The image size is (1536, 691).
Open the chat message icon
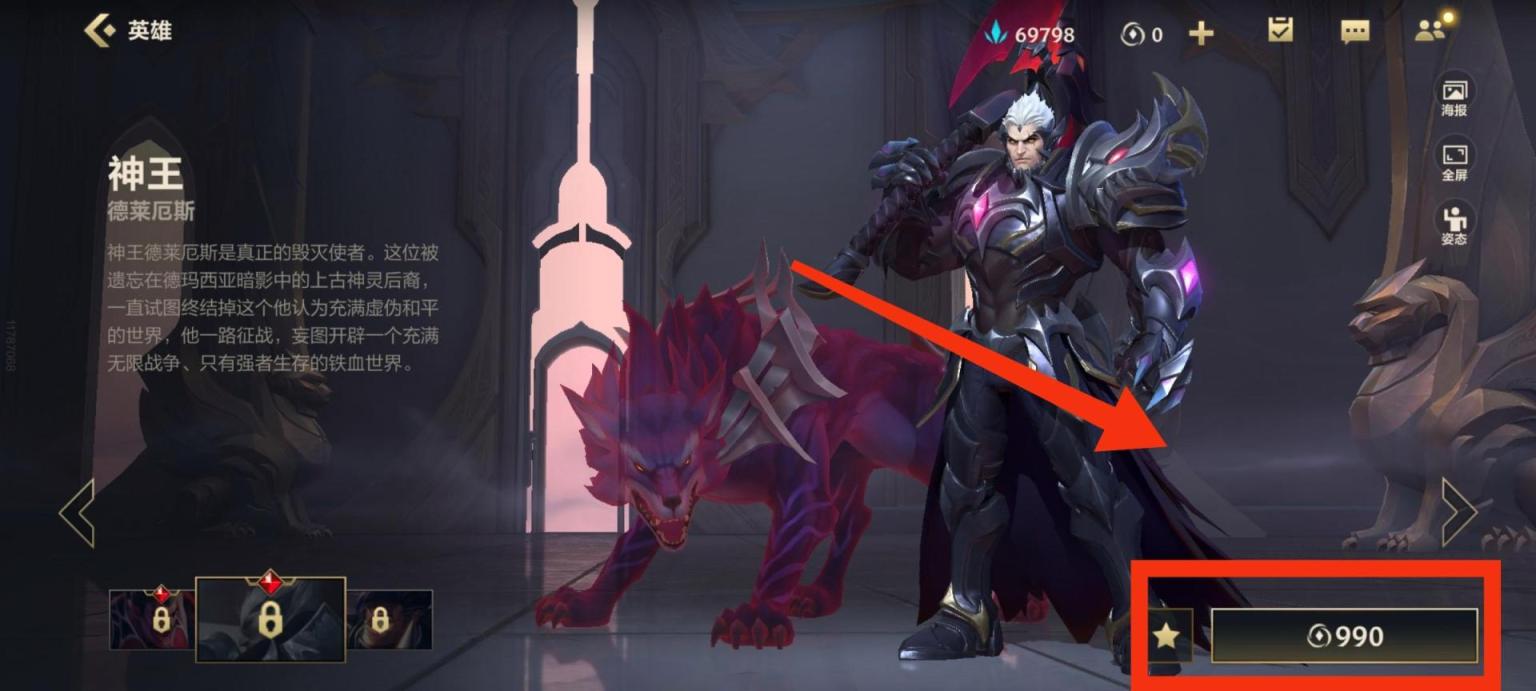point(1355,32)
